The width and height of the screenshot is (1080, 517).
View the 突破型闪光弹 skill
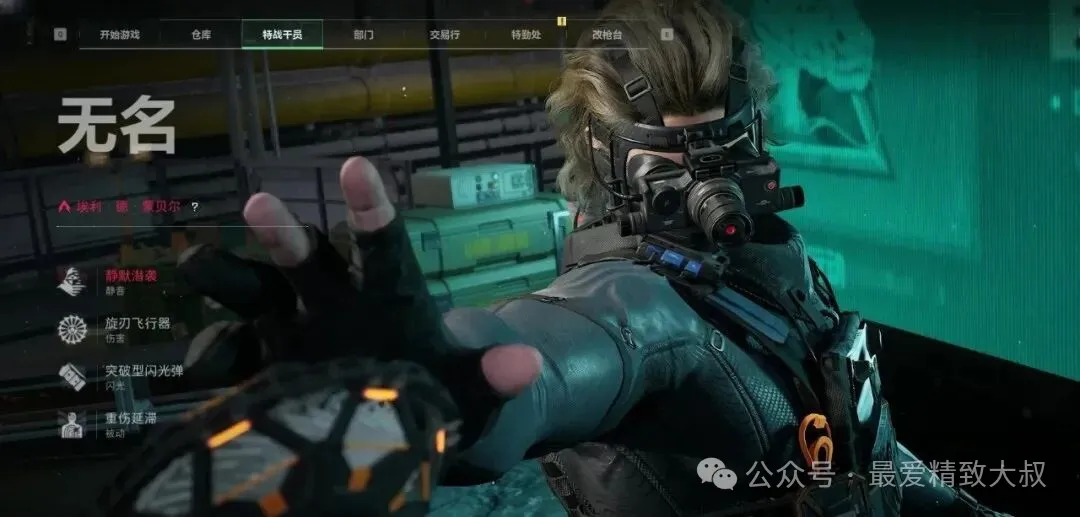tap(143, 374)
